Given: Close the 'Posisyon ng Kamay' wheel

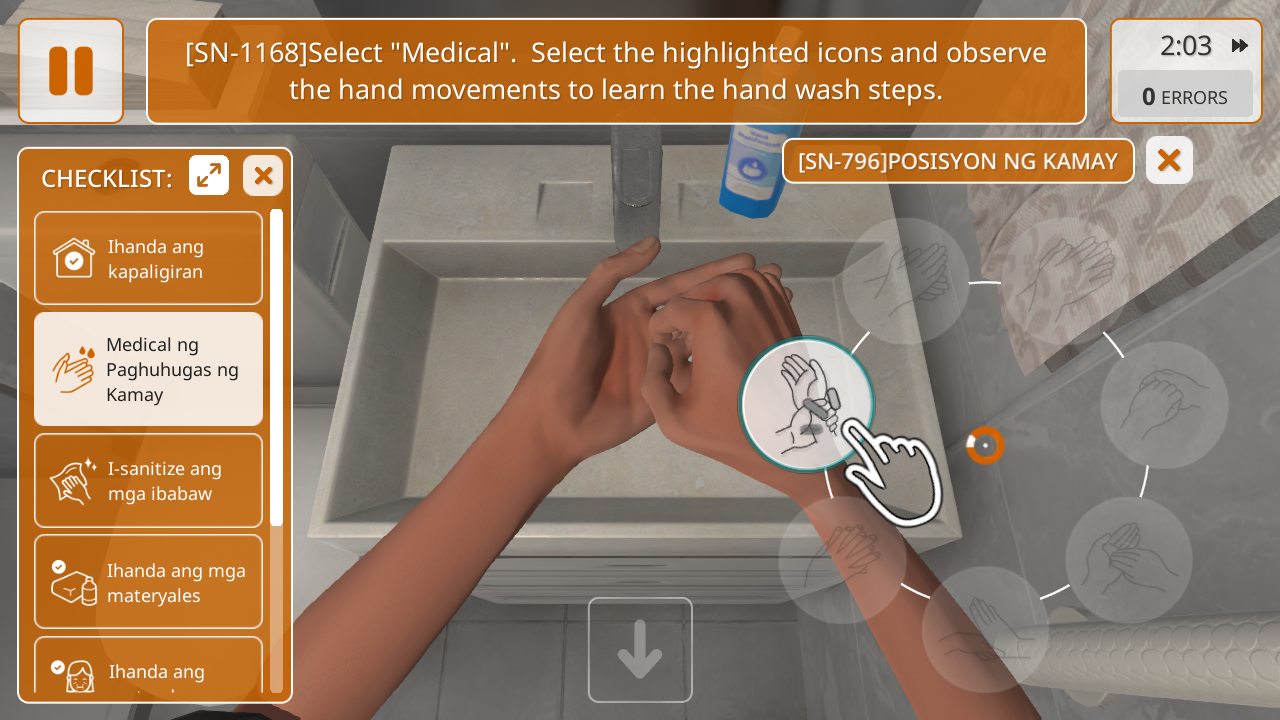Looking at the screenshot, I should click(1169, 160).
